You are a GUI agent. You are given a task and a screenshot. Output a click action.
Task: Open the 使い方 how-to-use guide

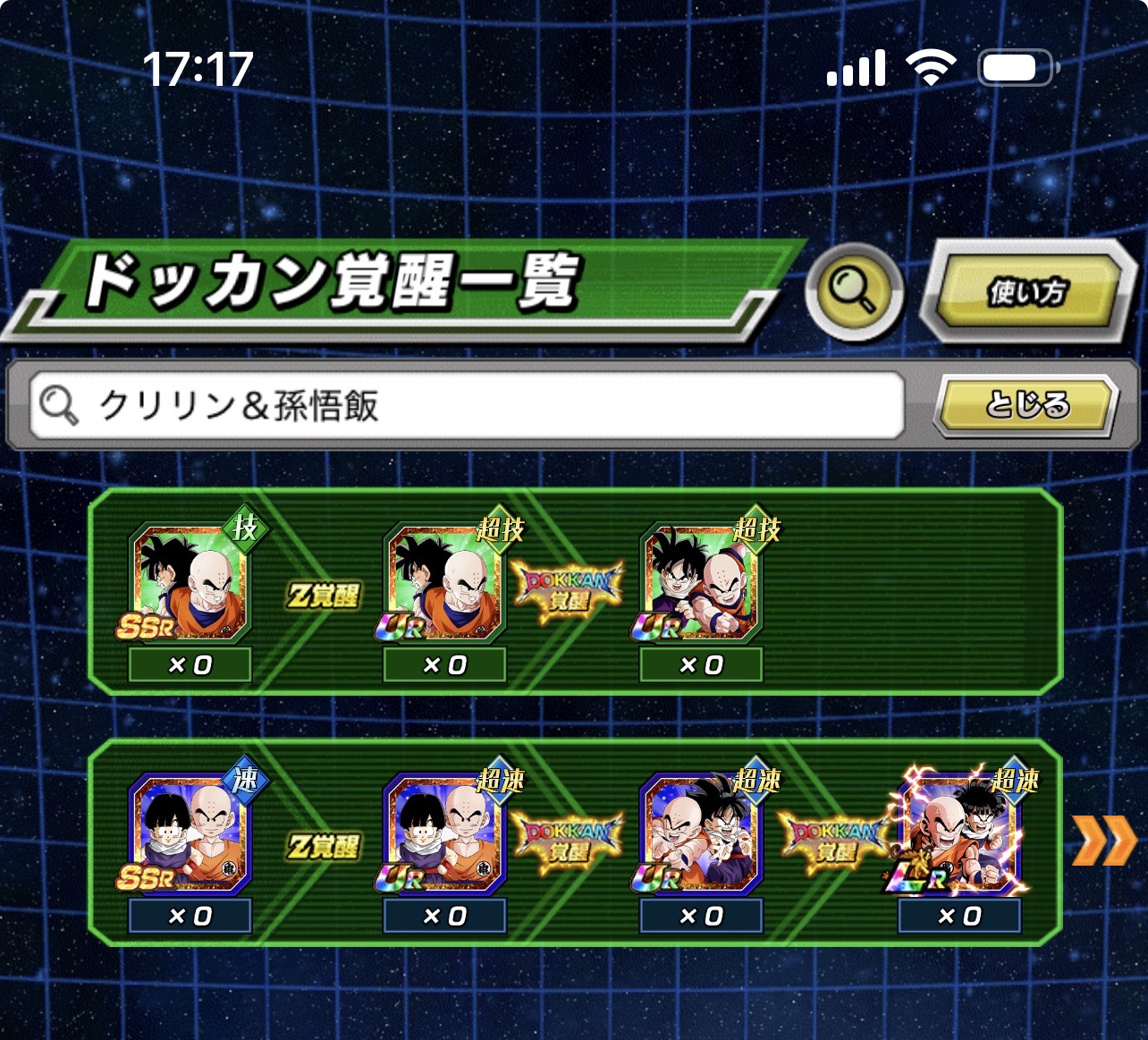[x=1027, y=292]
